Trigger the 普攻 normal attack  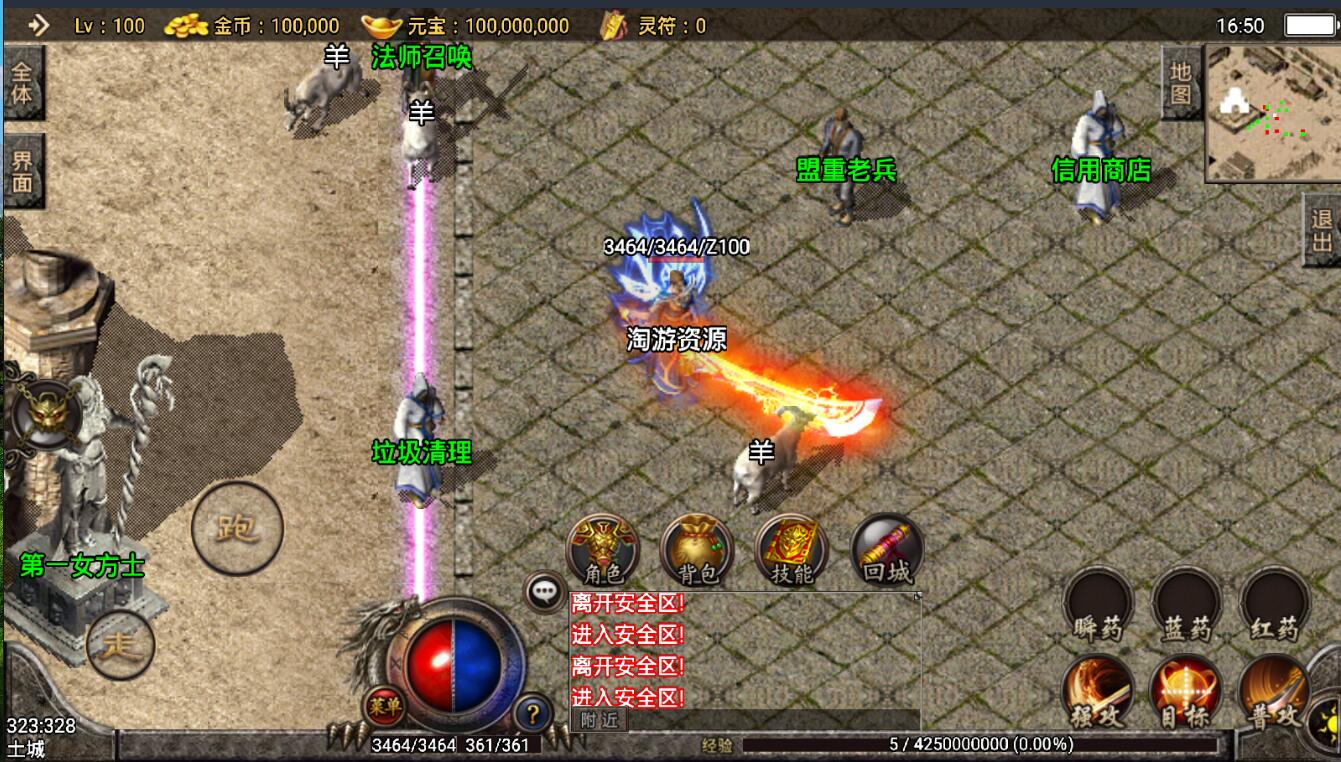[x=1275, y=692]
